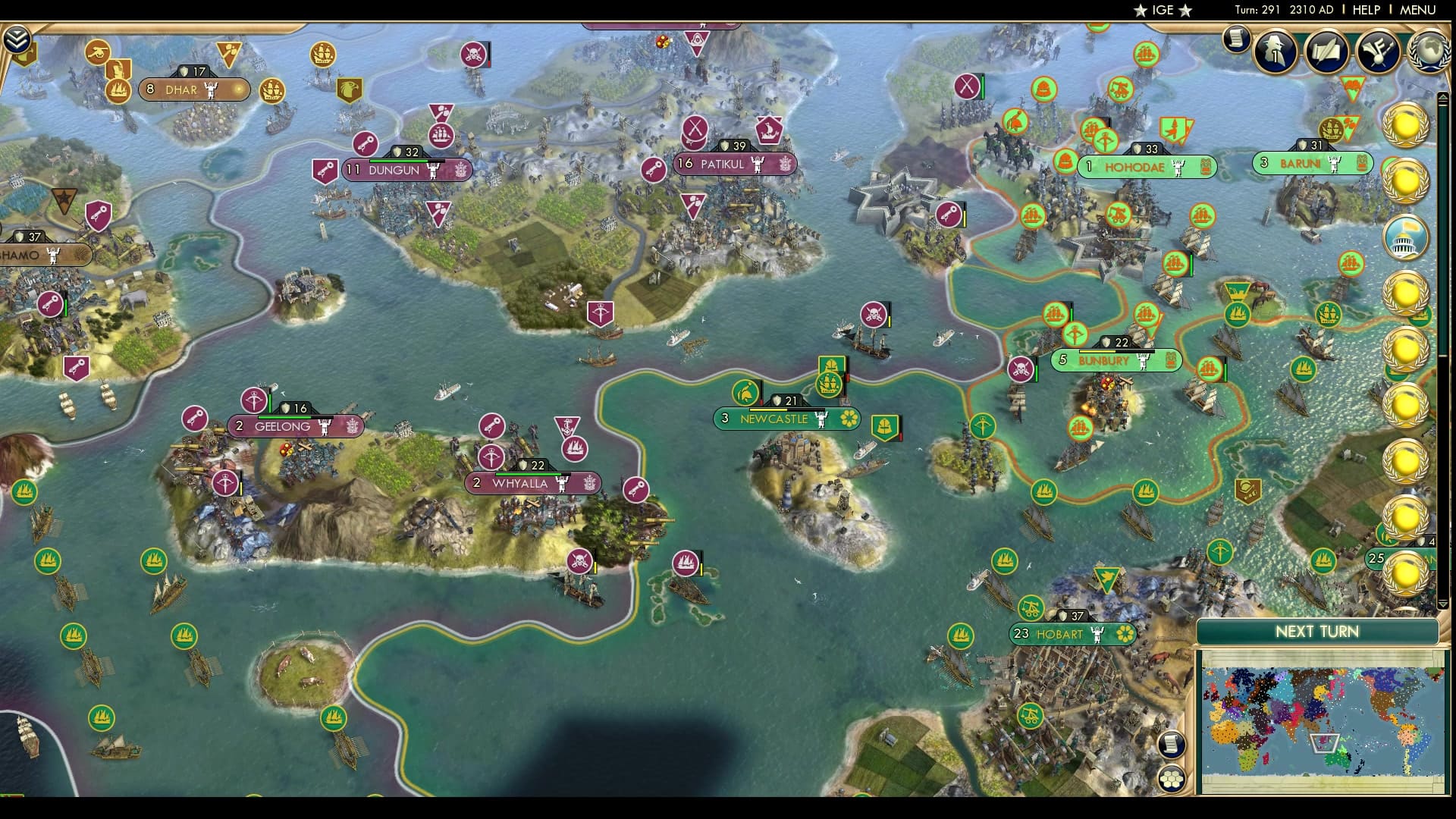The width and height of the screenshot is (1456, 819).
Task: Open the World Congress globe icon
Action: click(x=1429, y=49)
